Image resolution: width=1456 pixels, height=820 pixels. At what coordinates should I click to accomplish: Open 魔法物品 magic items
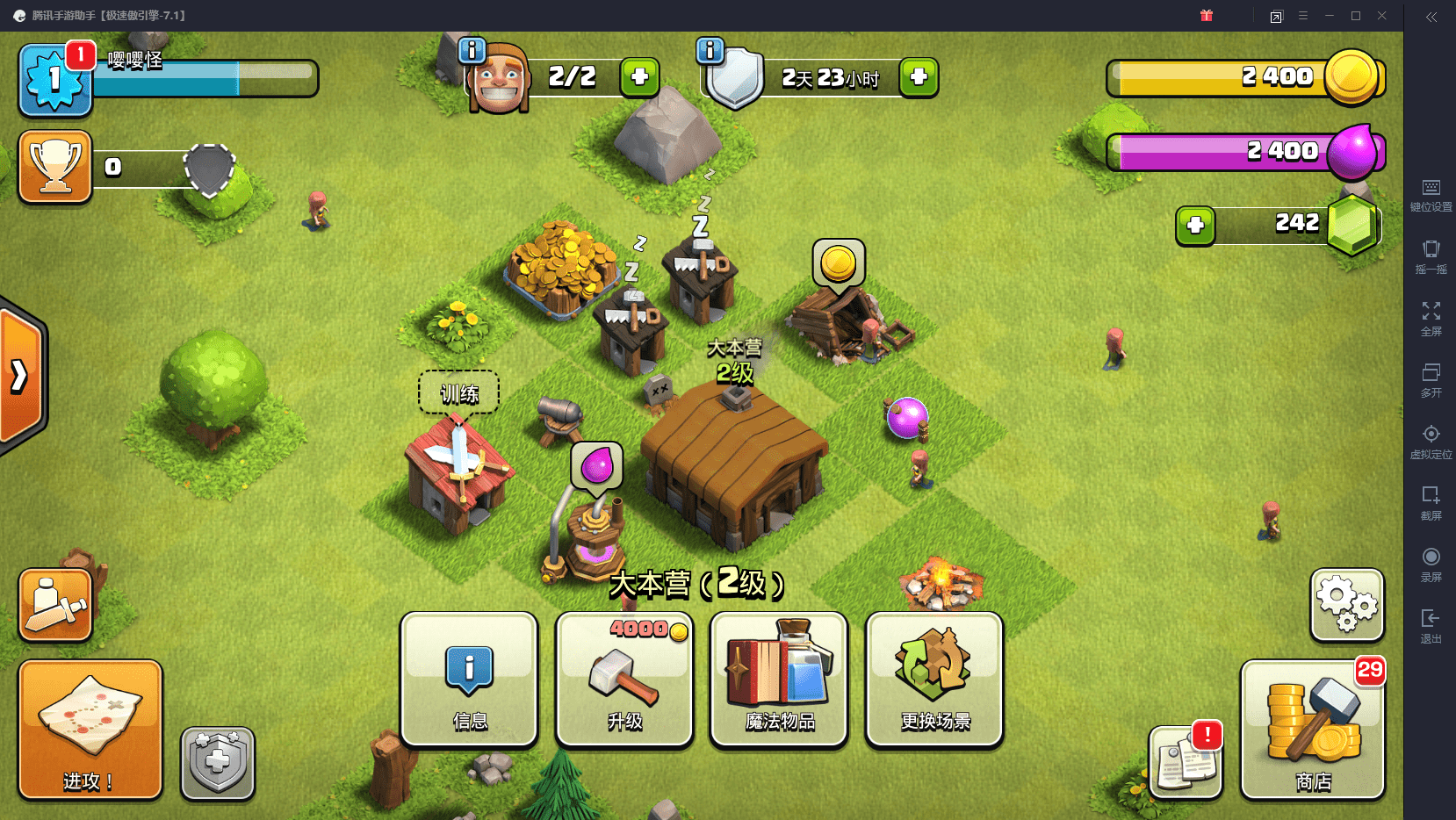[x=779, y=680]
